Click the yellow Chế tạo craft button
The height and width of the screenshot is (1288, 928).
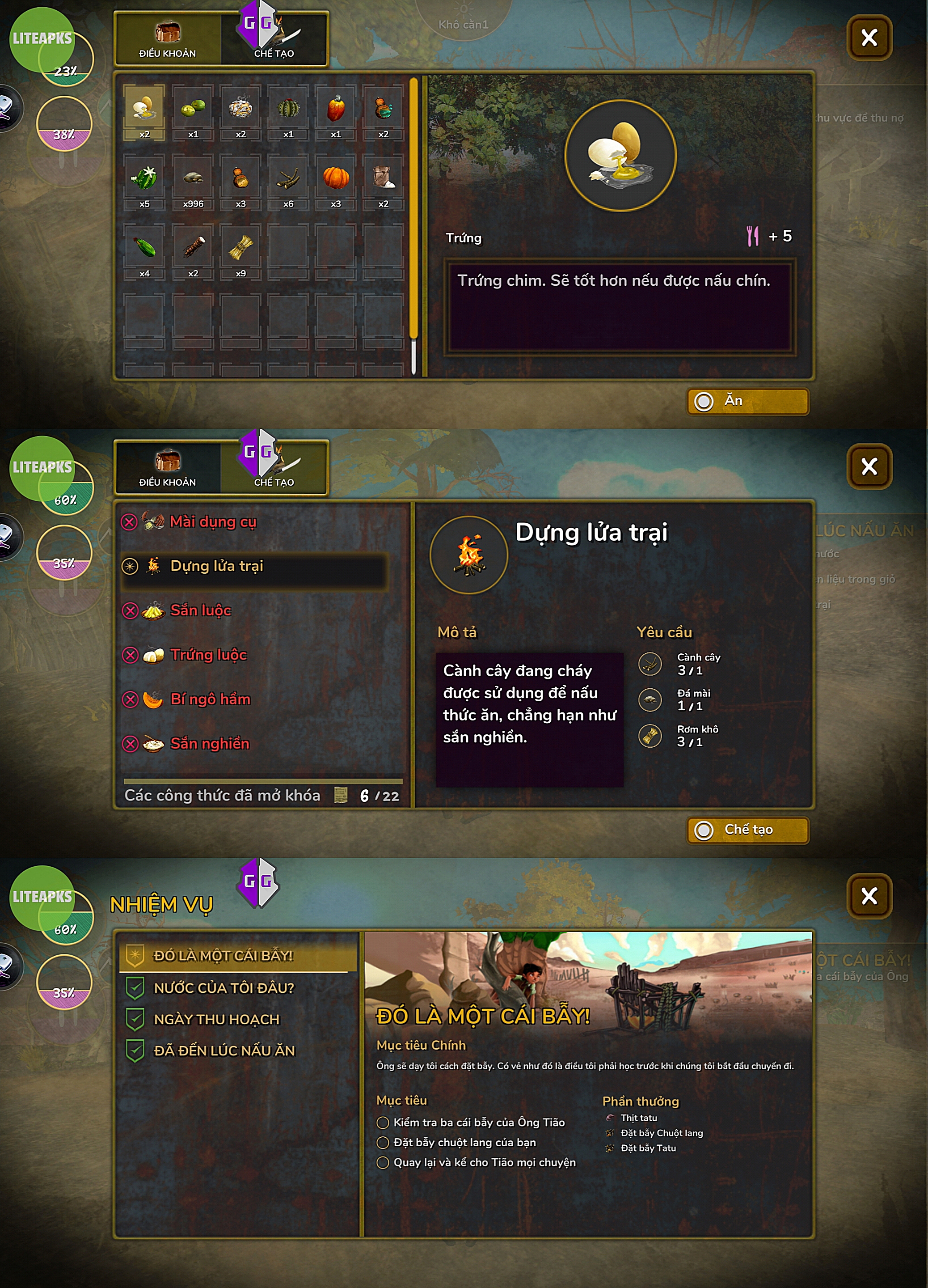(747, 830)
